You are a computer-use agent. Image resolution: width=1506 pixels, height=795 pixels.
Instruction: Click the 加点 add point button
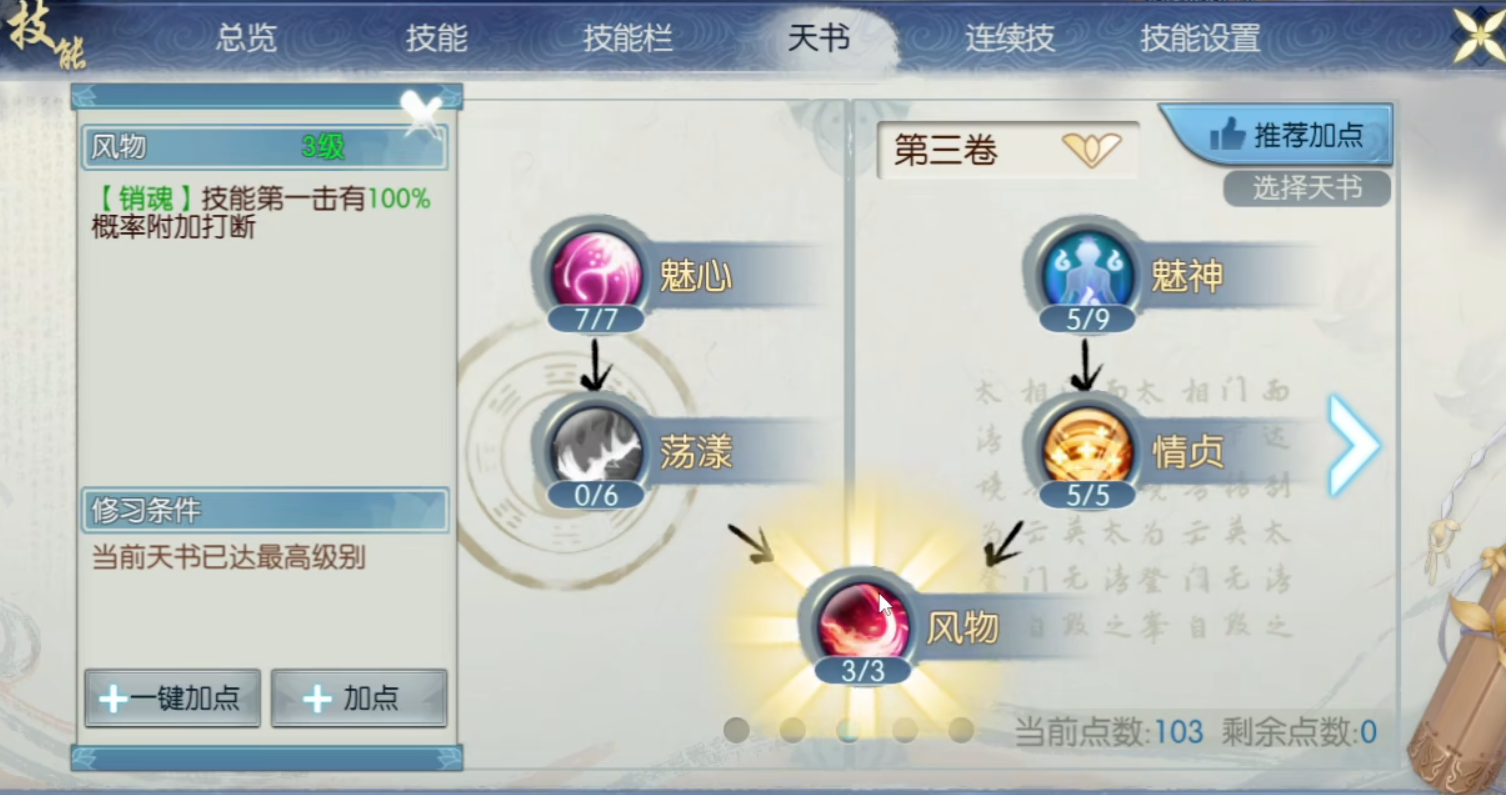[x=358, y=699]
